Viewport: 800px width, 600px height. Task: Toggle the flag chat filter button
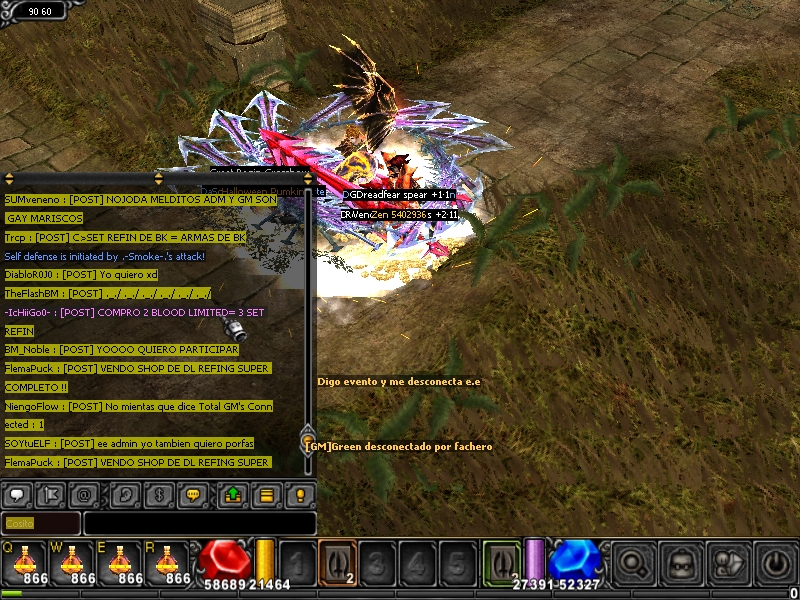(x=50, y=494)
